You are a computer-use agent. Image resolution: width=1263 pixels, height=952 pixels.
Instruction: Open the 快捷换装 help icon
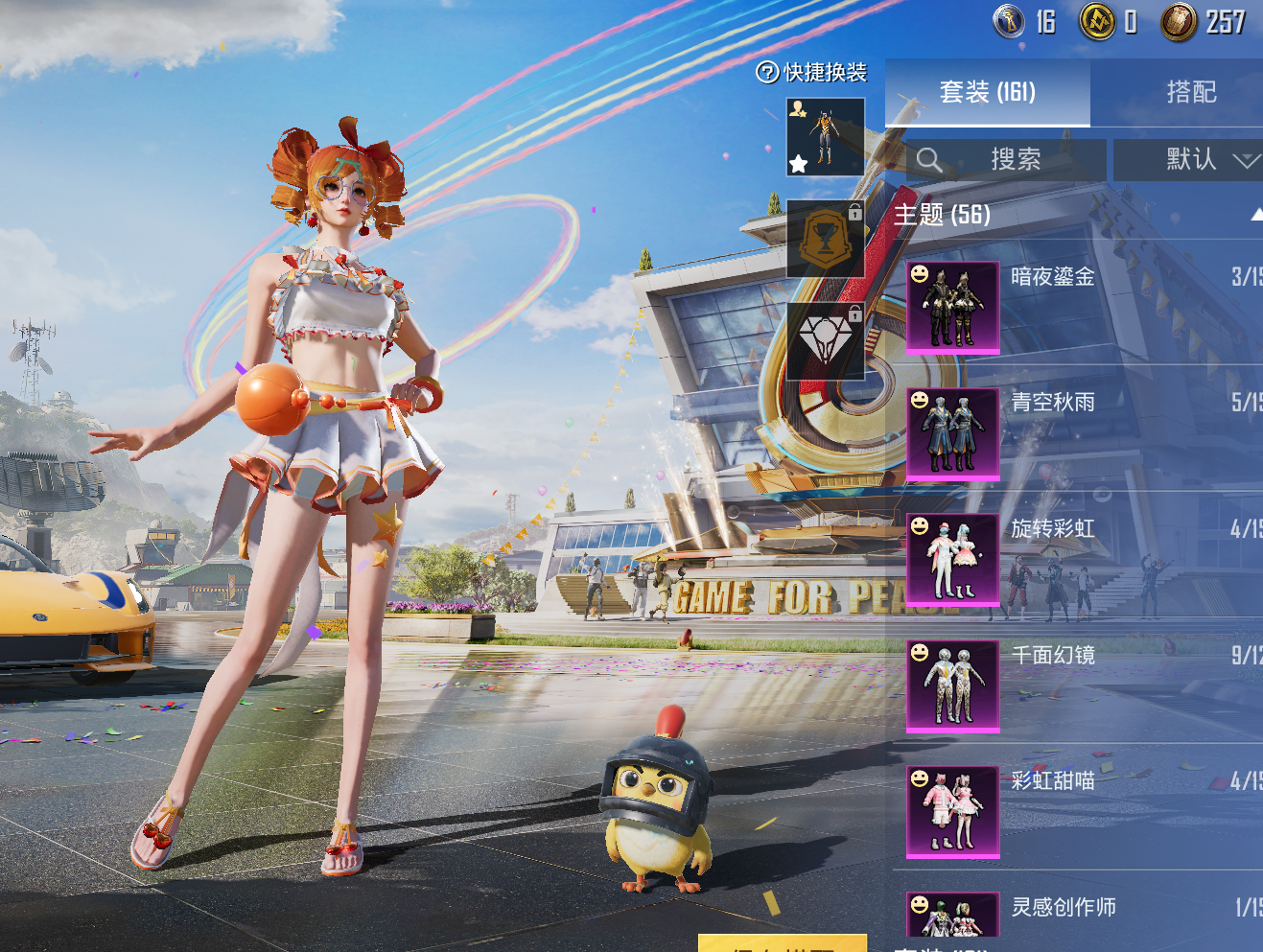(x=767, y=73)
